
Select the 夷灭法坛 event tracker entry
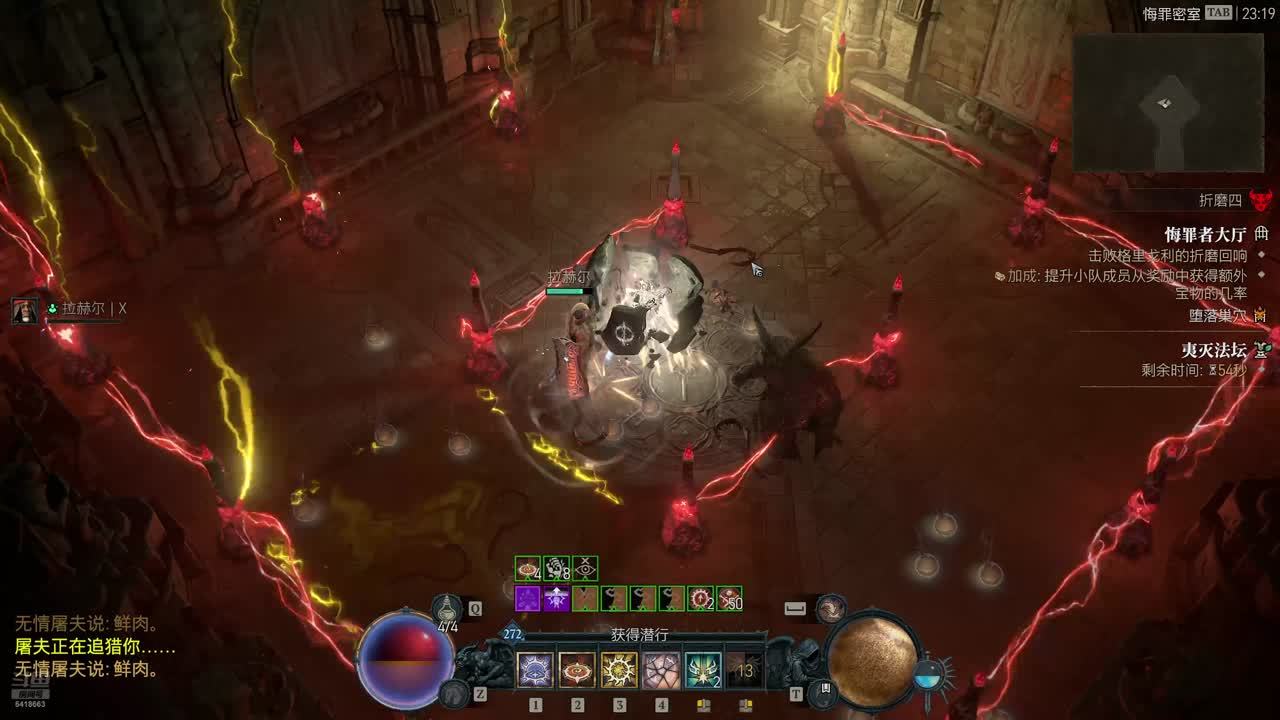point(1214,350)
